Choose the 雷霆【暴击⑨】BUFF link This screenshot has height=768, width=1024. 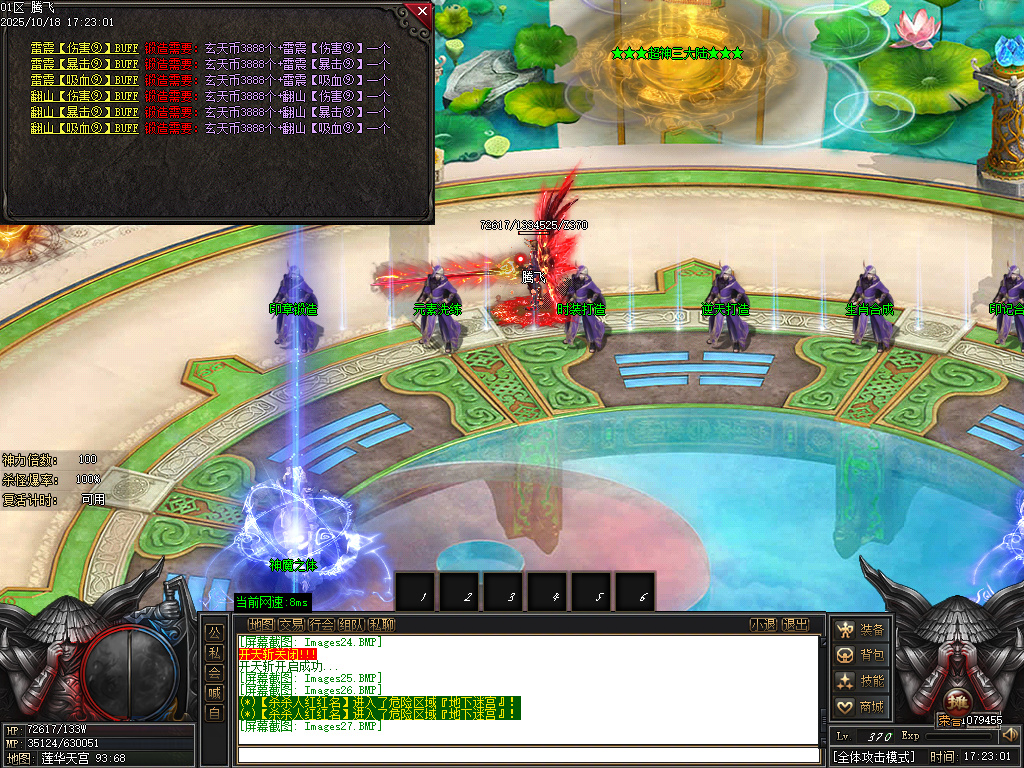84,64
